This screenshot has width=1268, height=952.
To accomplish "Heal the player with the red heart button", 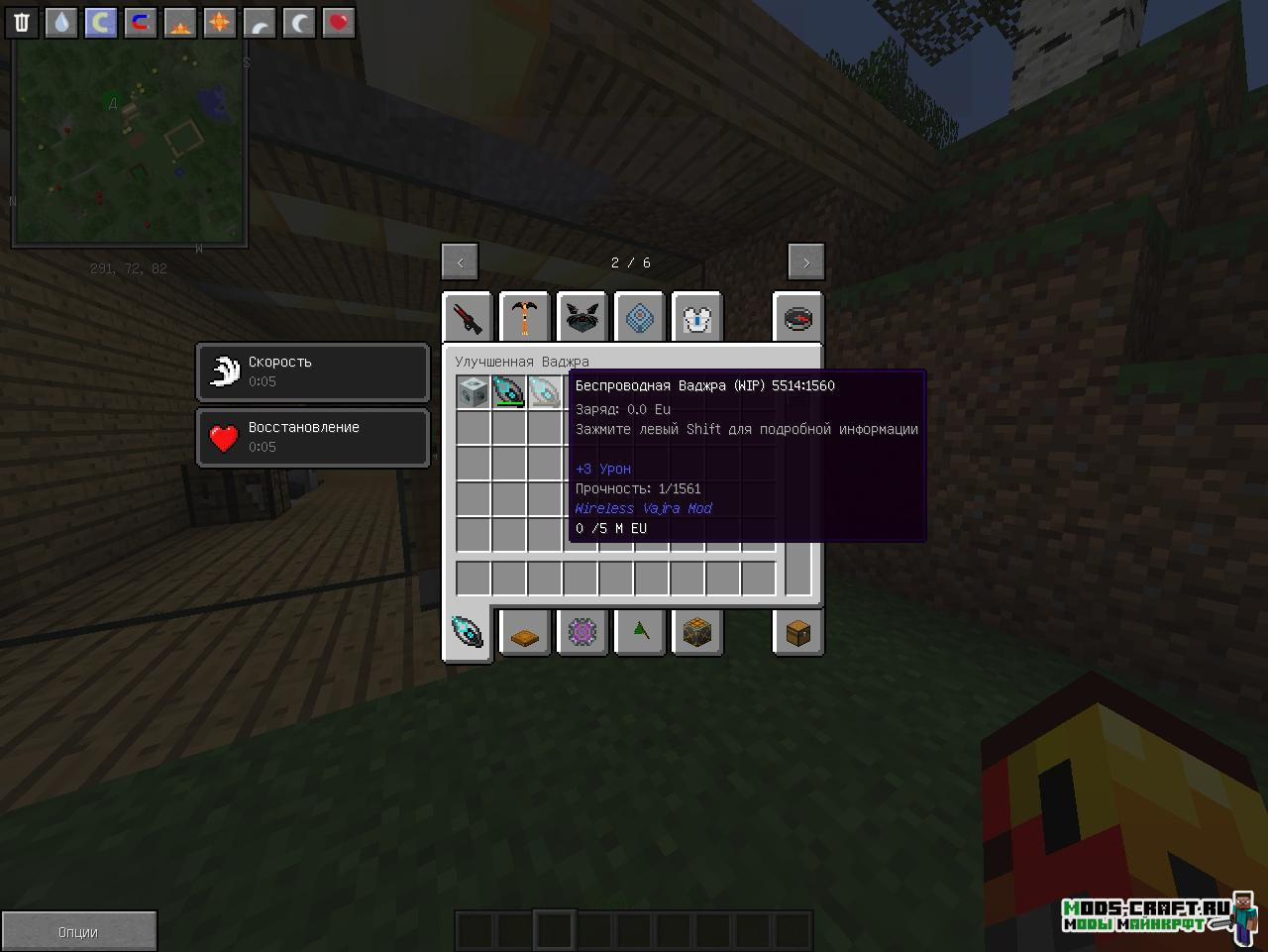I will [x=339, y=22].
